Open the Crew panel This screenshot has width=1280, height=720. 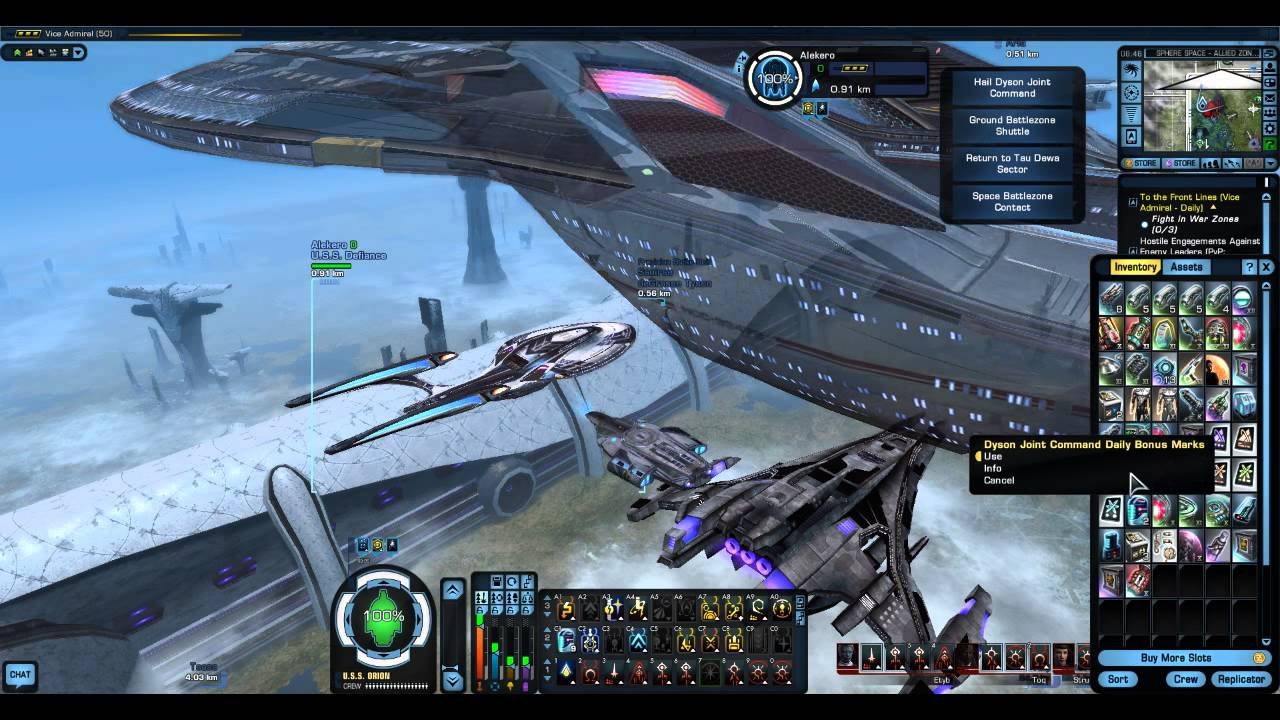1186,679
